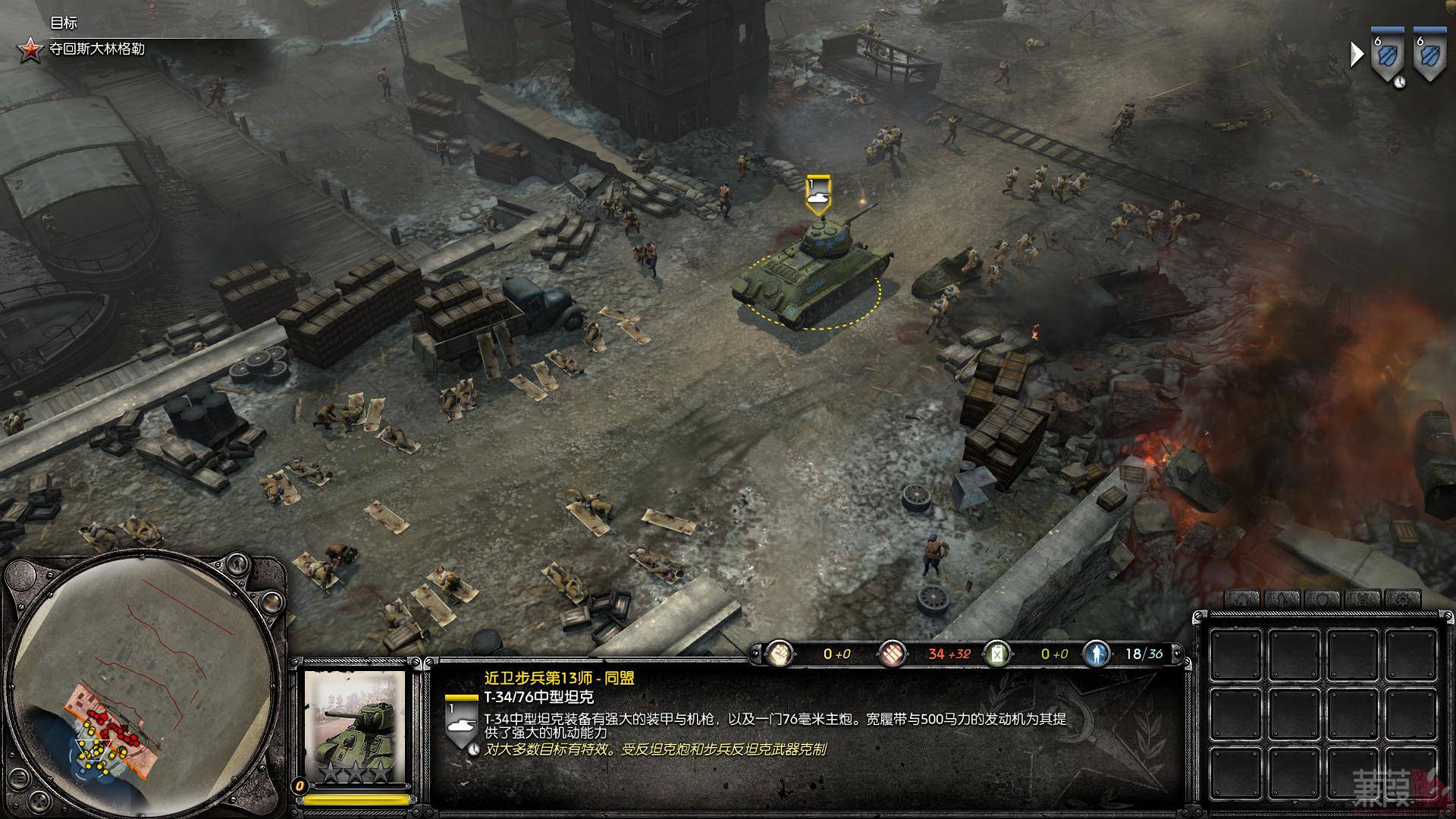This screenshot has width=1456, height=819.
Task: Click the munitions resource icon
Action: pyautogui.click(x=893, y=653)
